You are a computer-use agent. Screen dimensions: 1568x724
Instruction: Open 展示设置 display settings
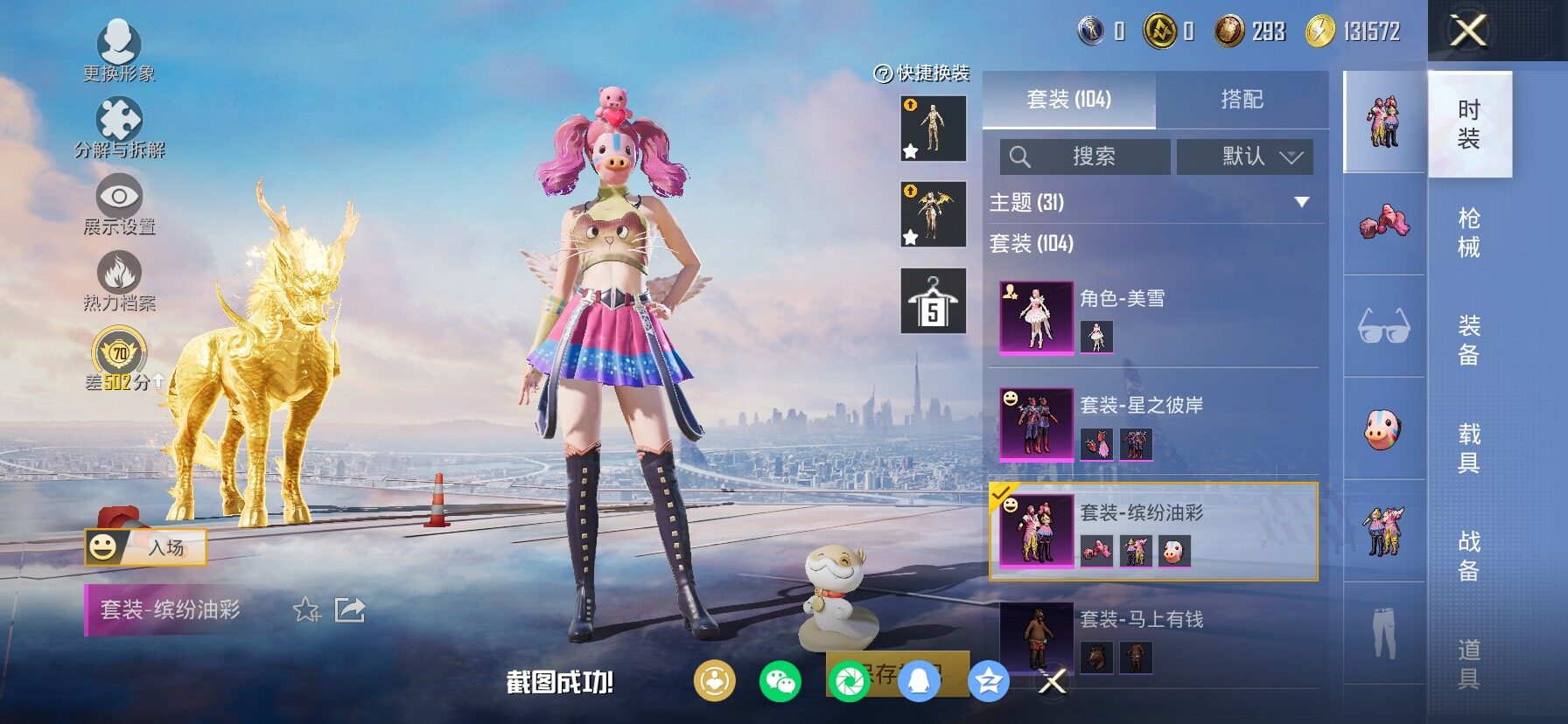tap(119, 204)
